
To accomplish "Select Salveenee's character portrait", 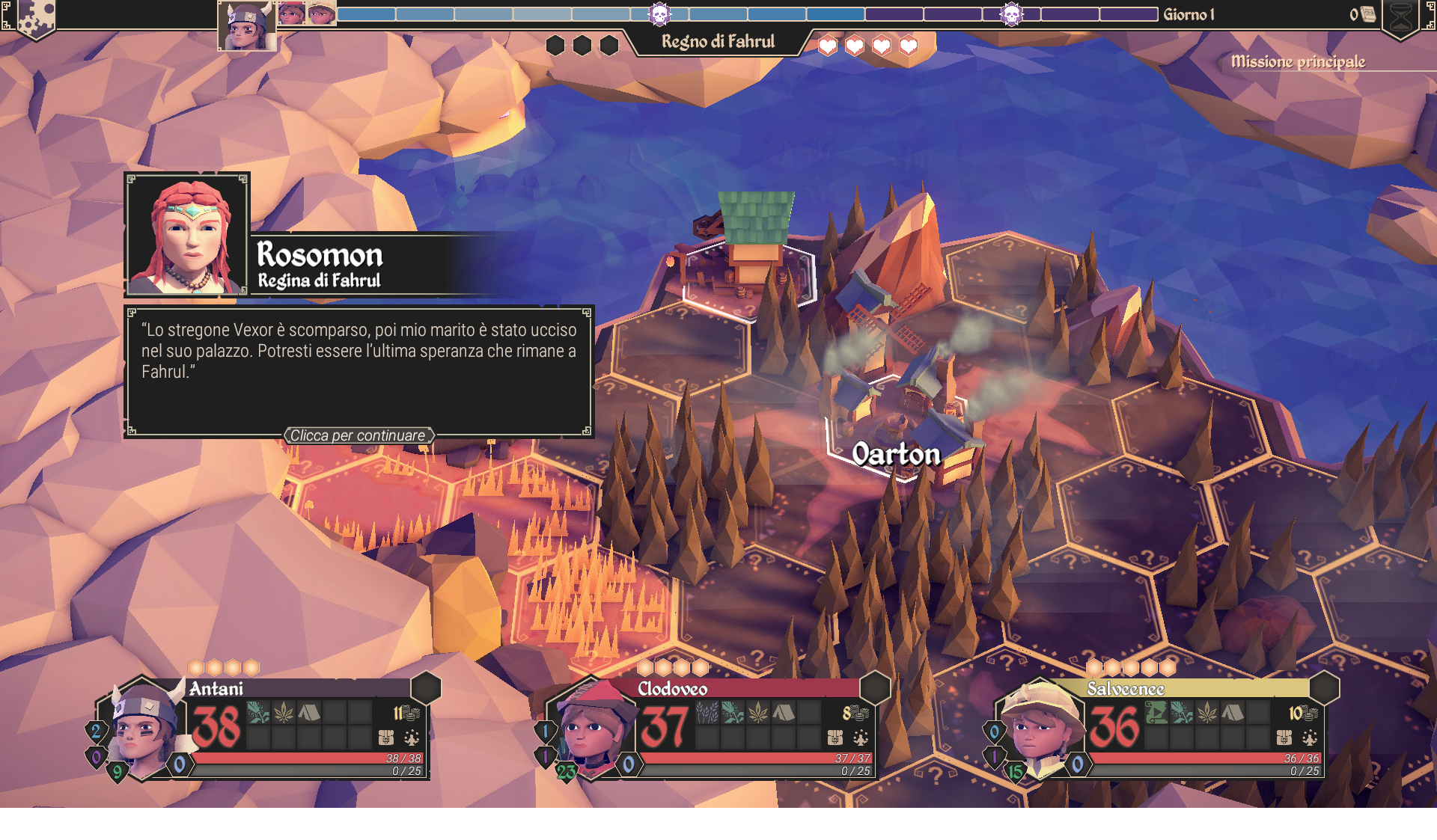I will pyautogui.click(x=1040, y=728).
